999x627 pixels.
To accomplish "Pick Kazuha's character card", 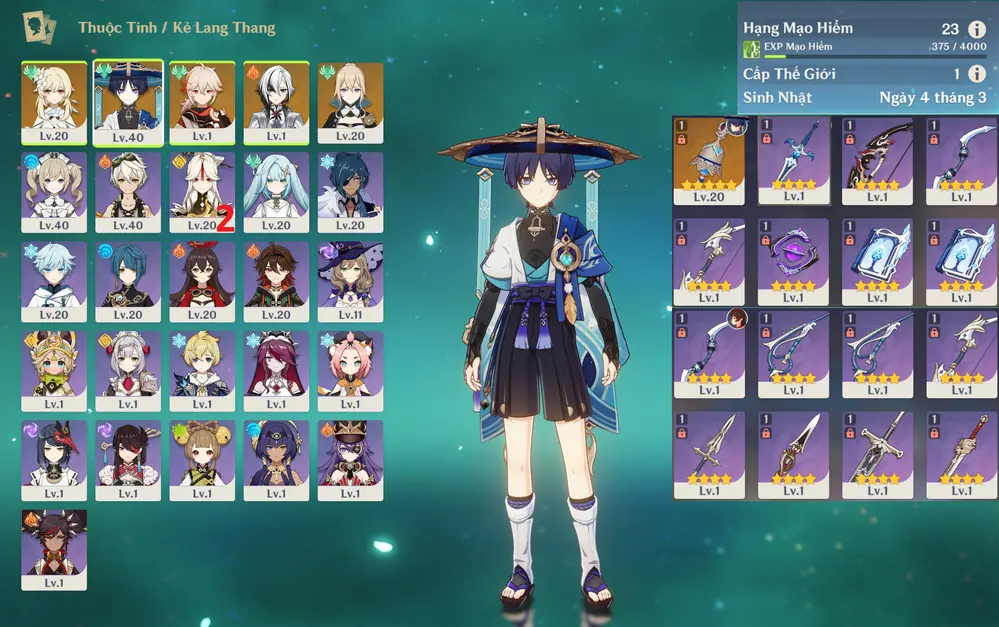I will 202,102.
